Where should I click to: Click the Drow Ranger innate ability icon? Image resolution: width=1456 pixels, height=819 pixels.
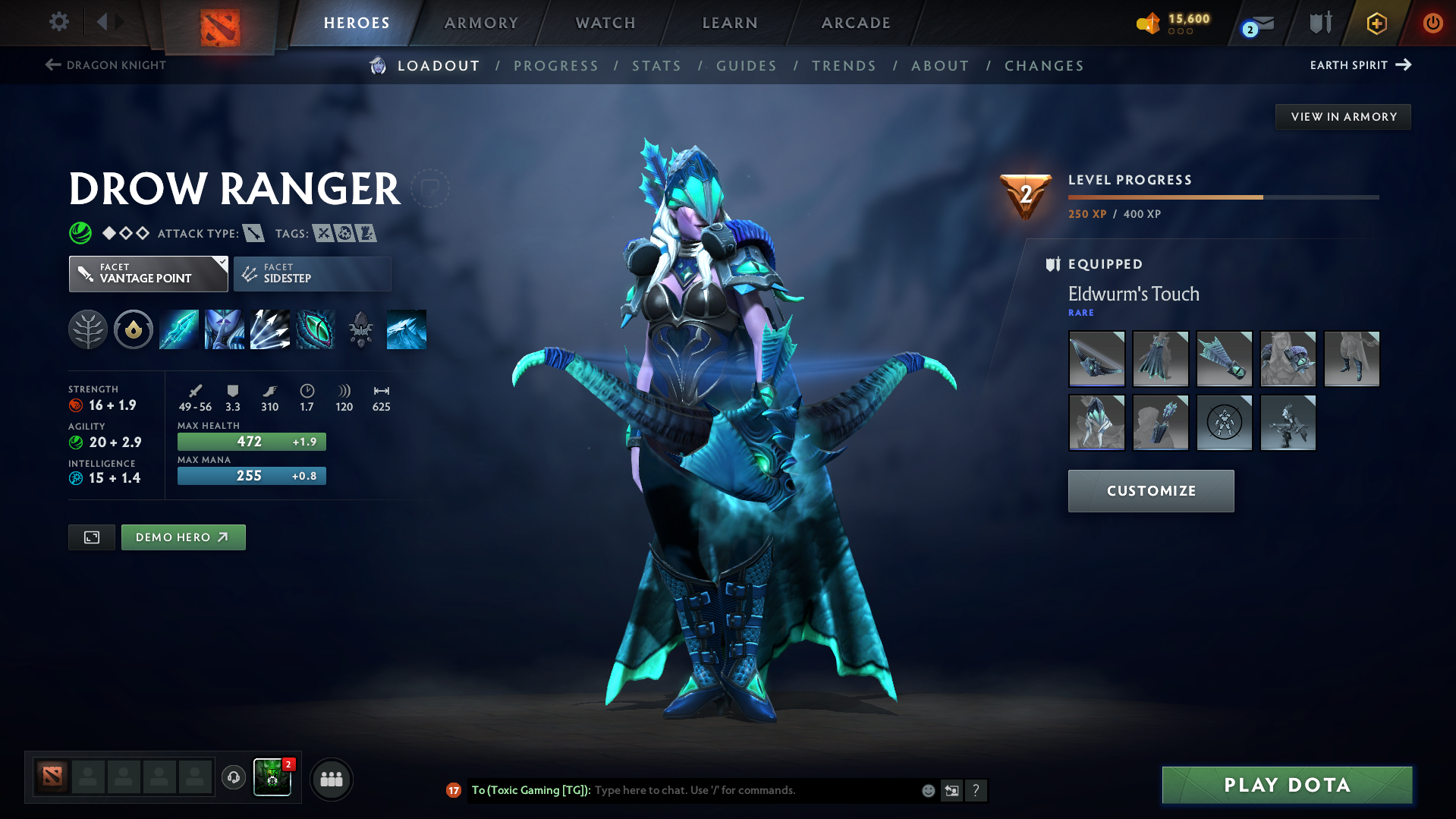[133, 329]
